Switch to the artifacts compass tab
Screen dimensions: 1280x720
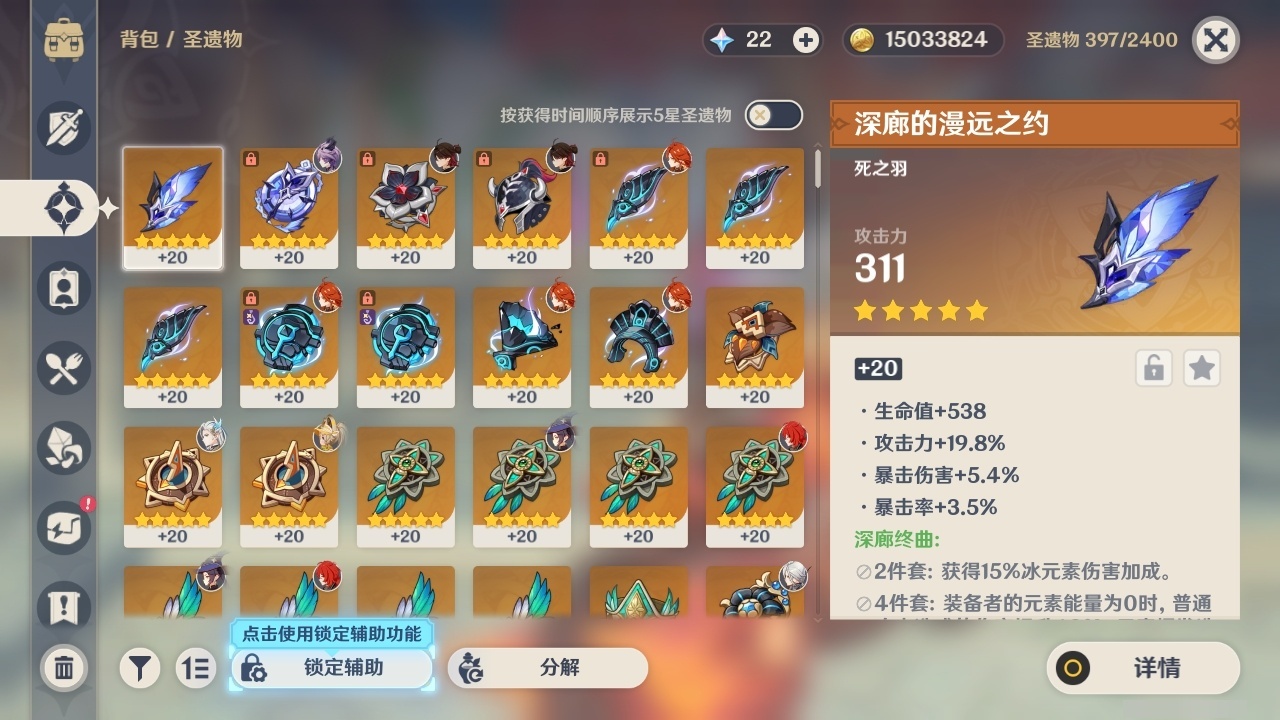63,207
